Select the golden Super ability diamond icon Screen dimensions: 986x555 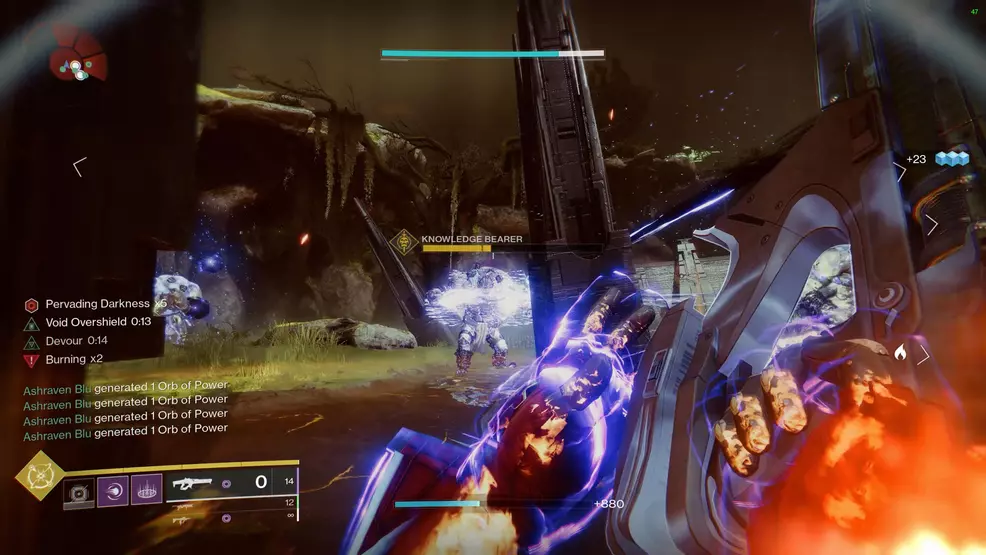(38, 478)
